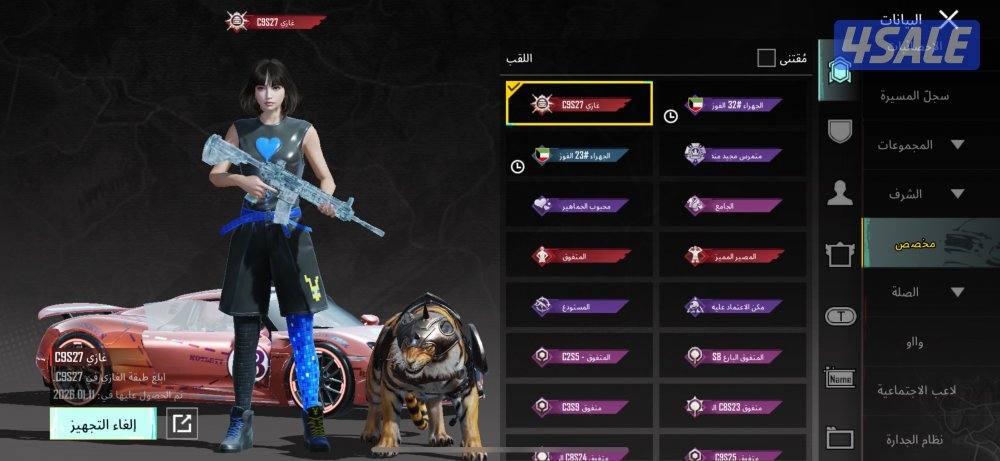Open the share icon next to unequip
The width and height of the screenshot is (1000, 461).
pyautogui.click(x=182, y=423)
